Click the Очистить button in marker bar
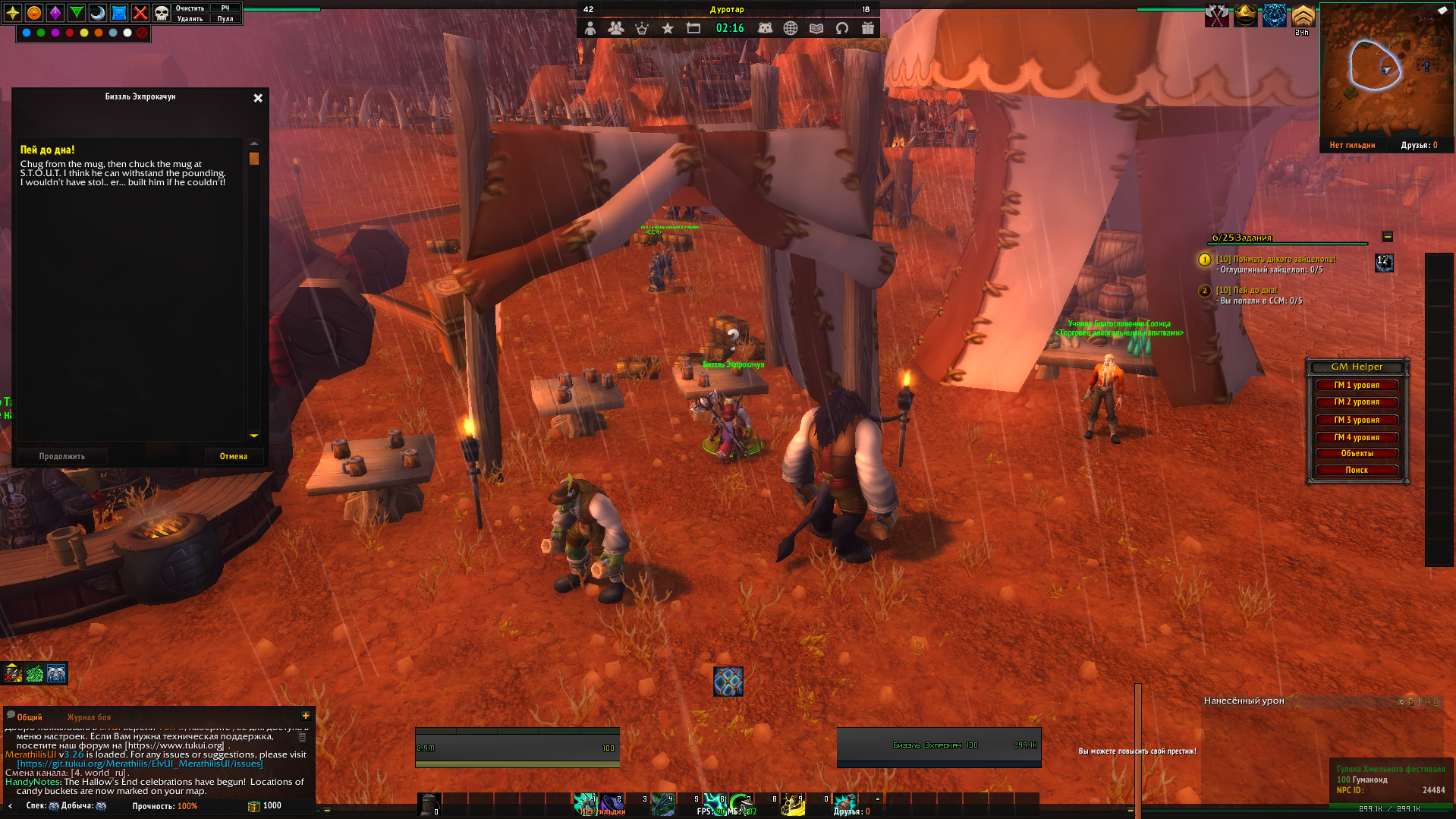Viewport: 1456px width, 819px height. (190, 8)
